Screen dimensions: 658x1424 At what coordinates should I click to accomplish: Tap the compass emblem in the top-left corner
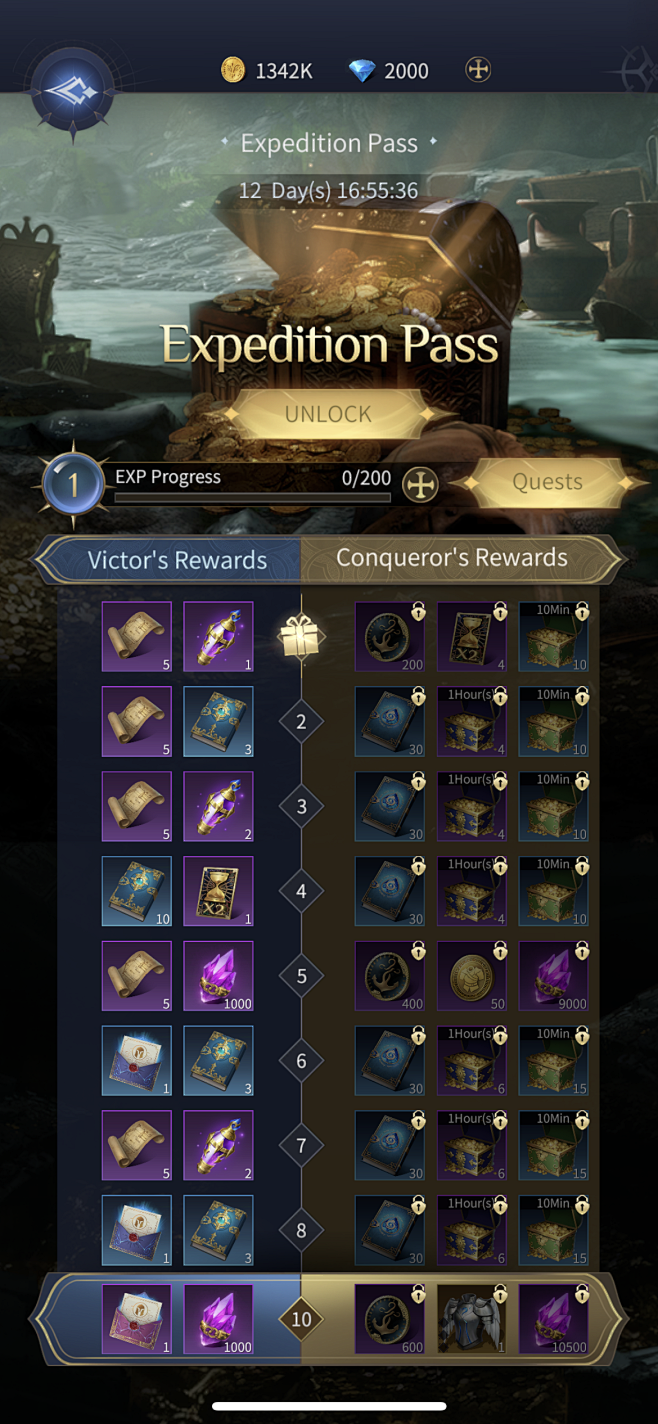pyautogui.click(x=73, y=92)
